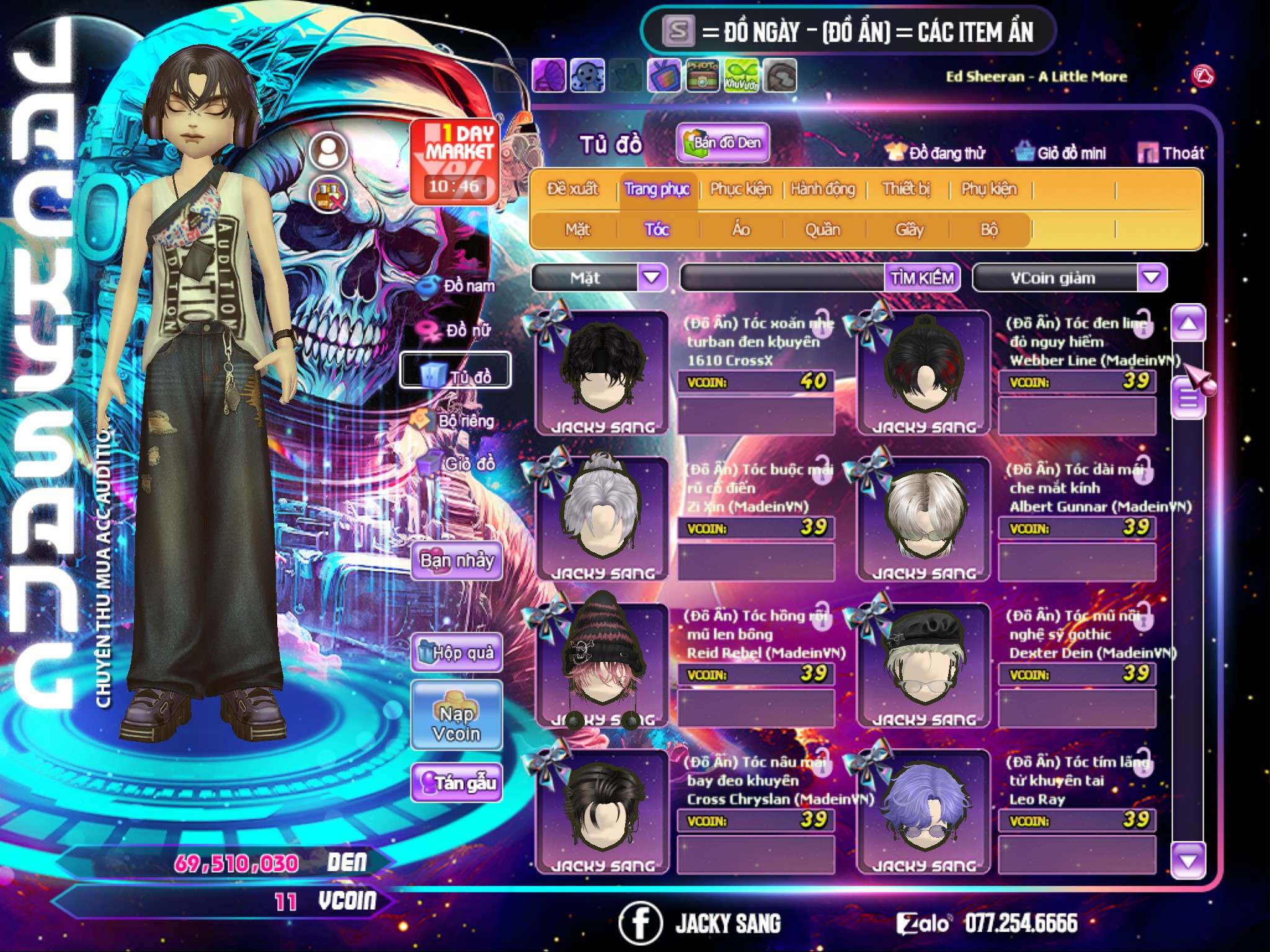Screen dimensions: 1270x952
Task: Expand the Mặt filter dropdown
Action: coord(652,278)
